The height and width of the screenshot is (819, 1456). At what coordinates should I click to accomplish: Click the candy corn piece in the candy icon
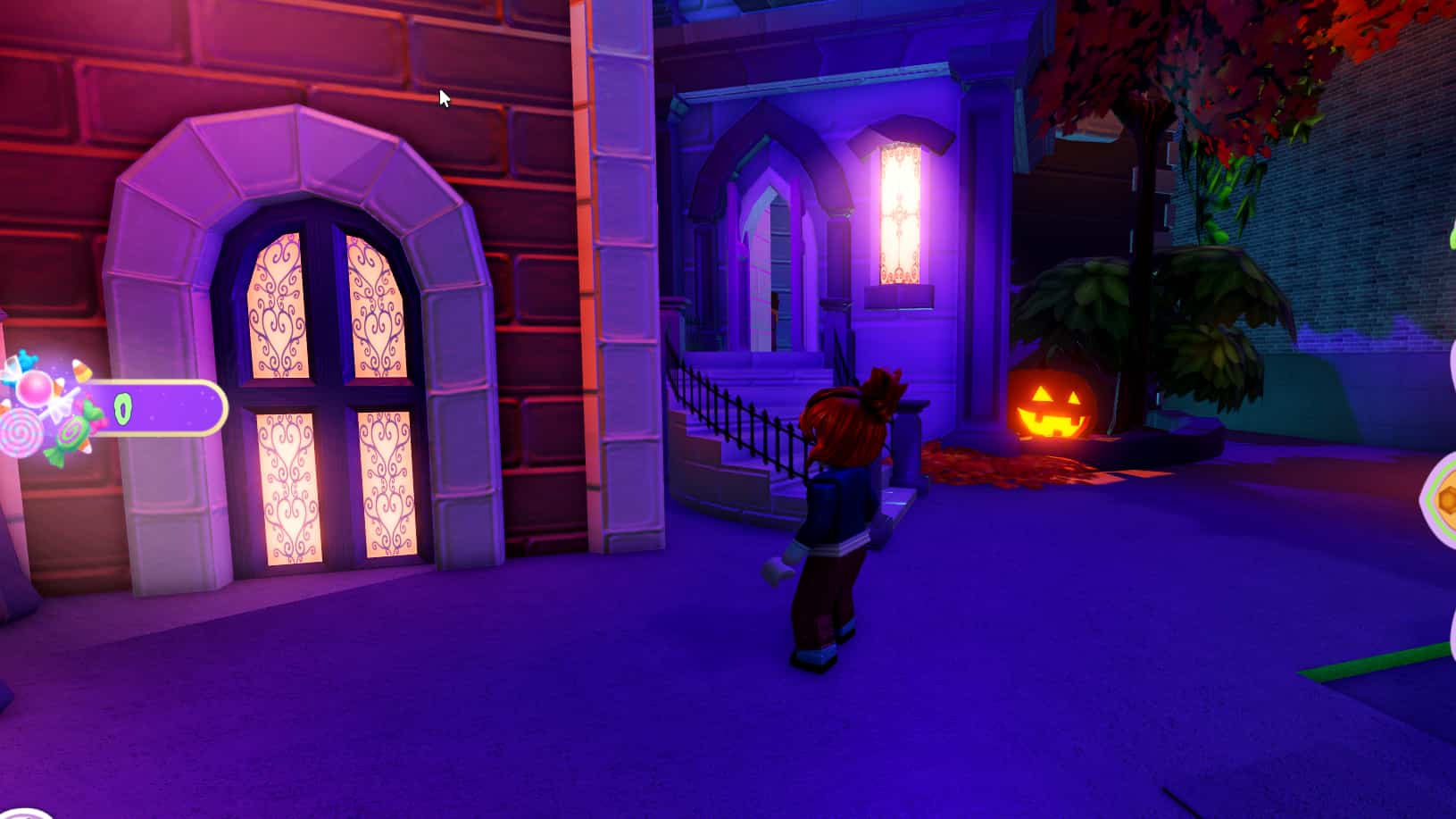pos(80,369)
